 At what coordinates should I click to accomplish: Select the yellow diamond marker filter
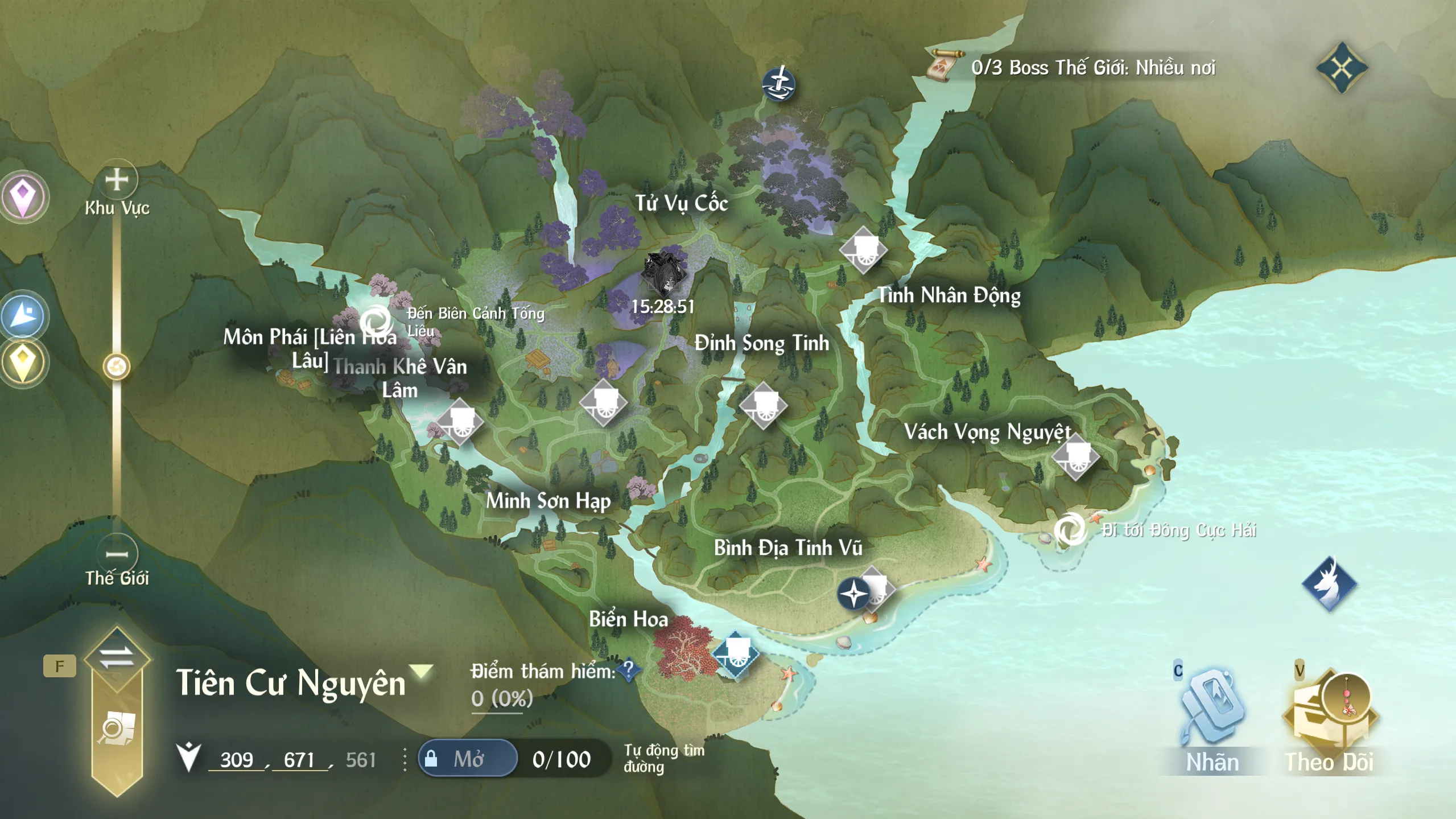(23, 363)
